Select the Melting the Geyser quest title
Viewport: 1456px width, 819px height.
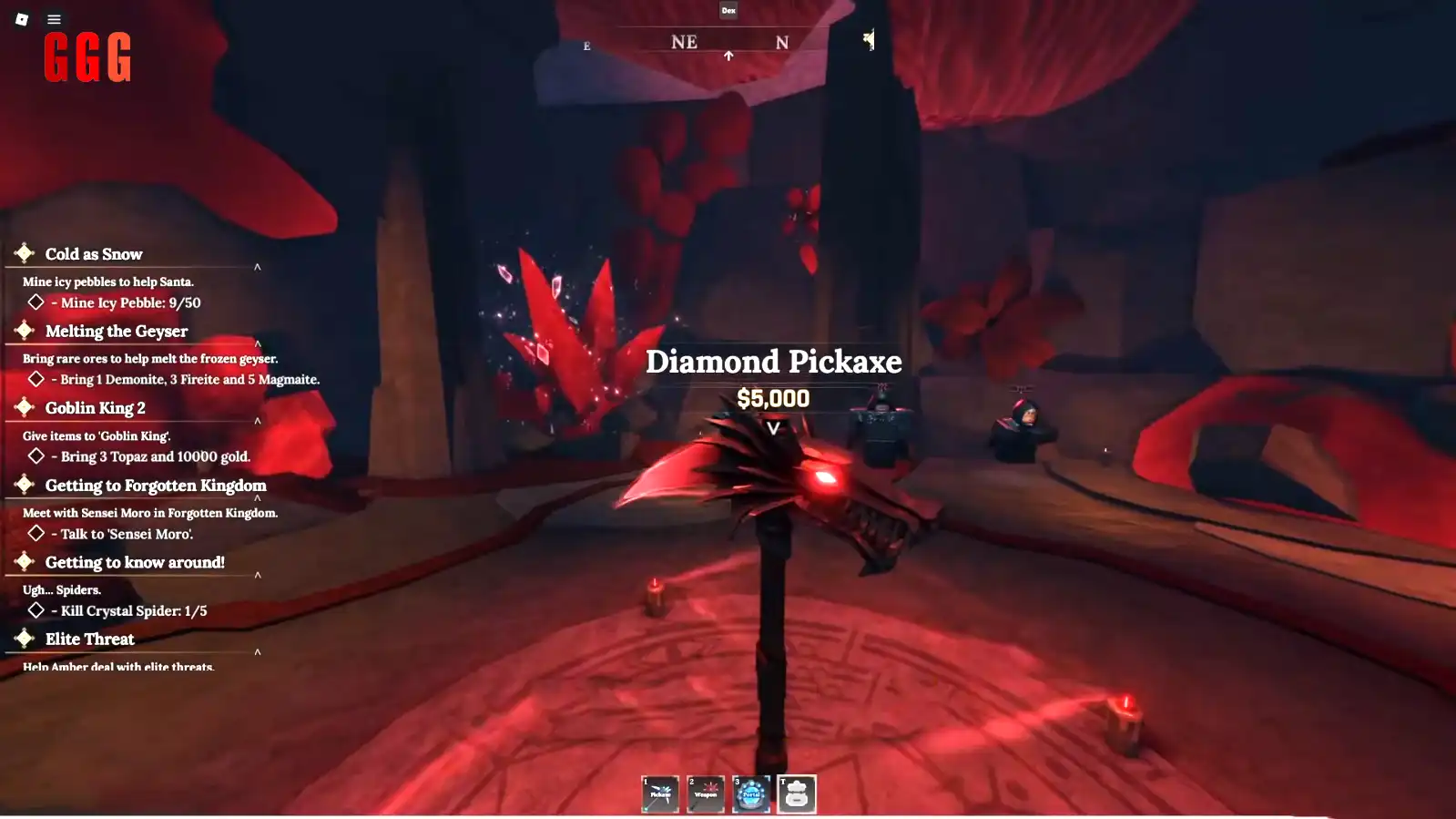coord(117,332)
